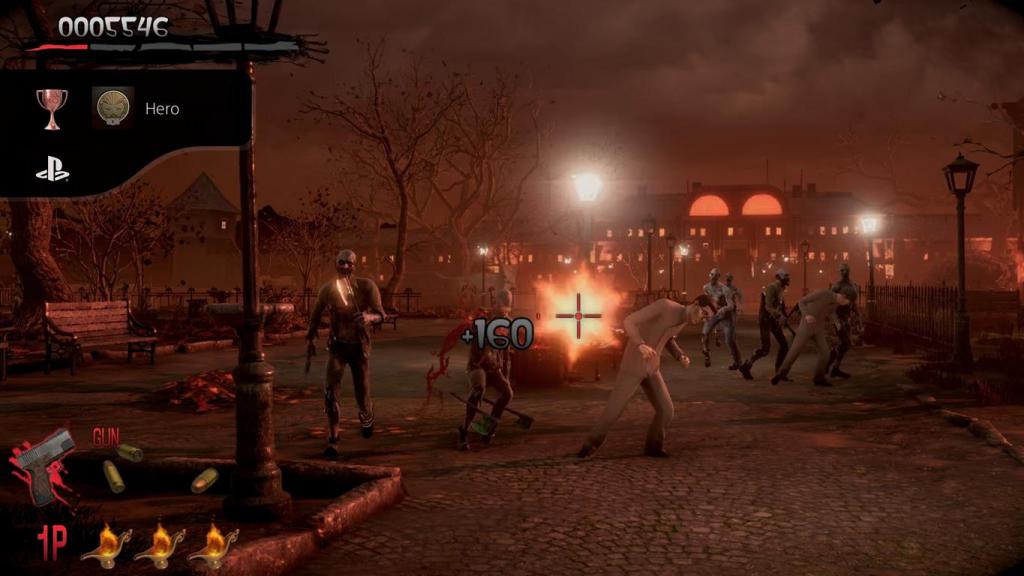This screenshot has height=576, width=1024.
Task: Open the Hero trophy notification
Action: tap(161, 108)
